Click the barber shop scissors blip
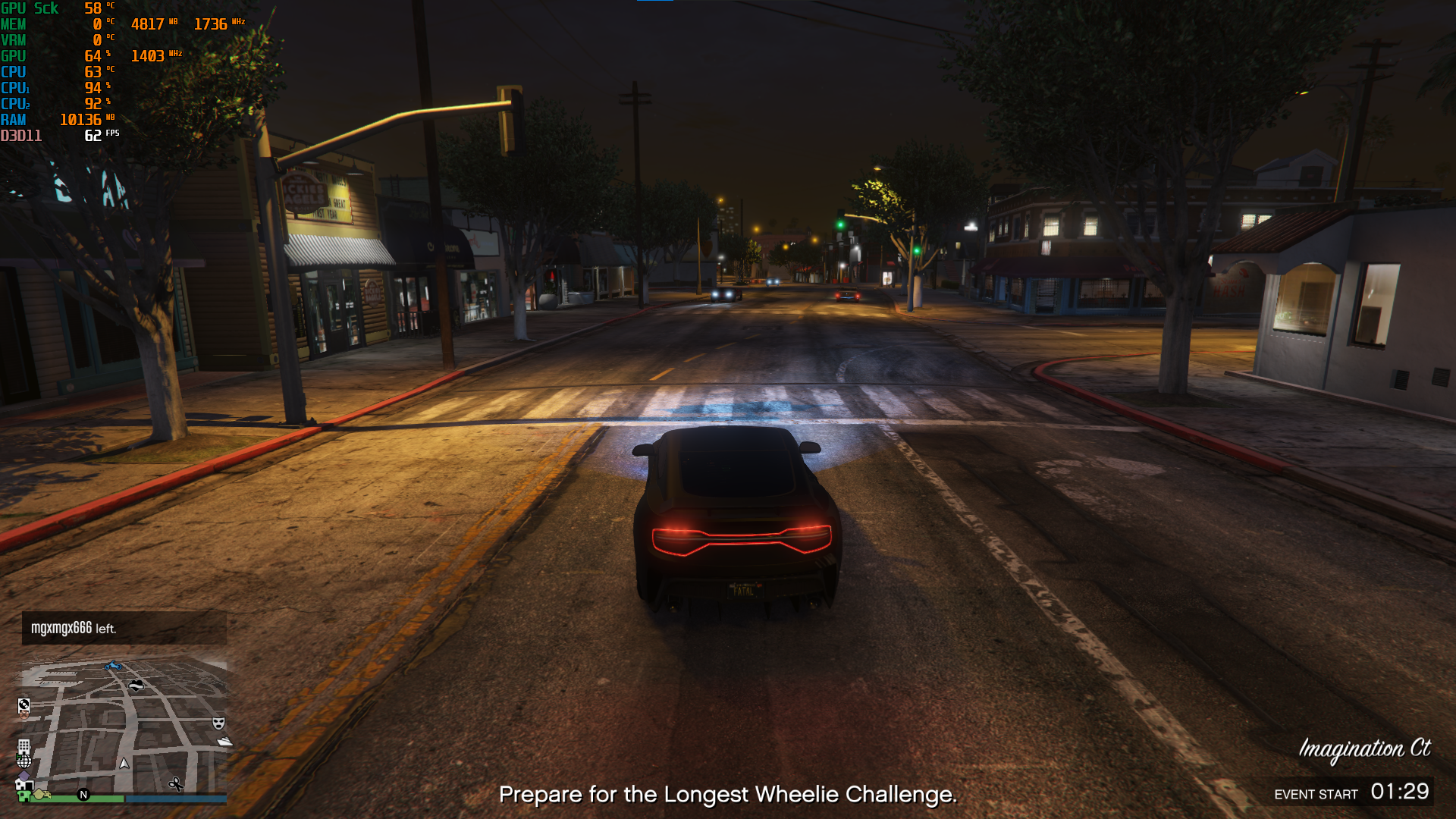 click(x=176, y=784)
